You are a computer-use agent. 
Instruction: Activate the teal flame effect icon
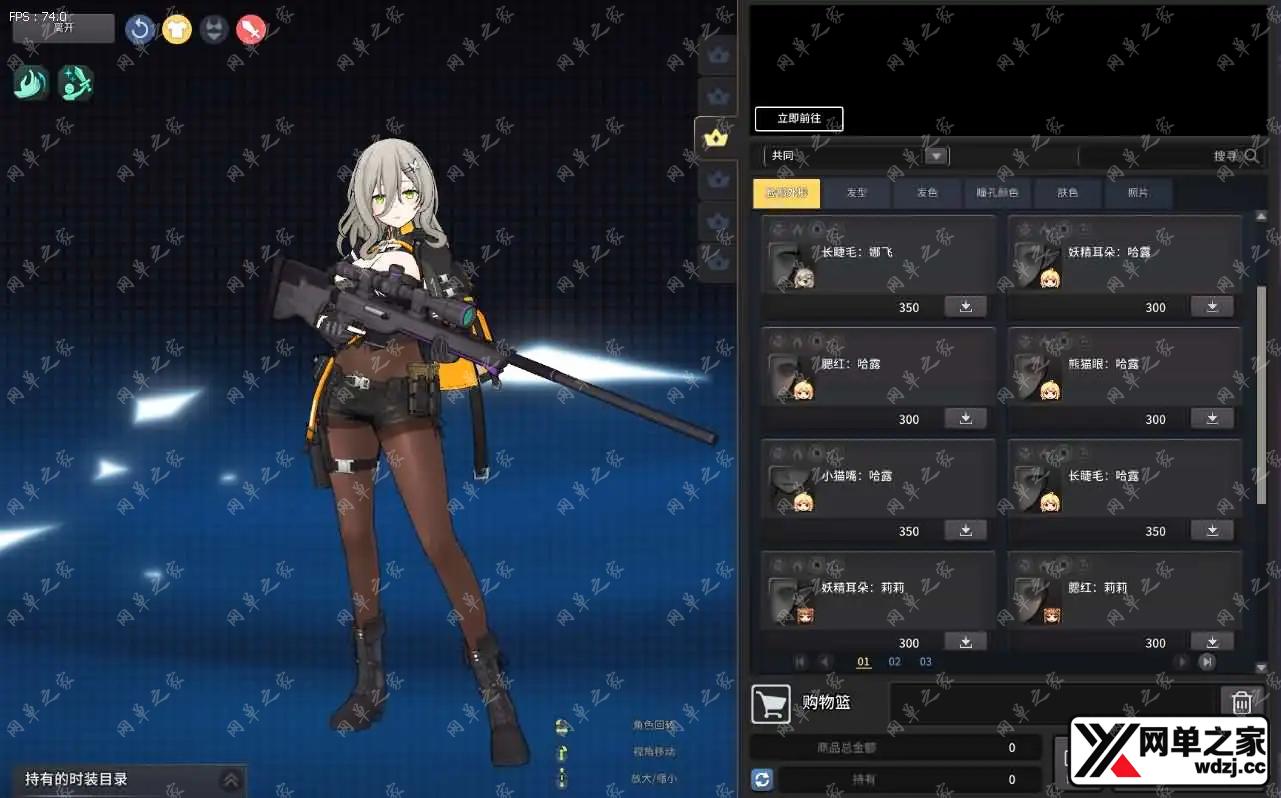(31, 82)
